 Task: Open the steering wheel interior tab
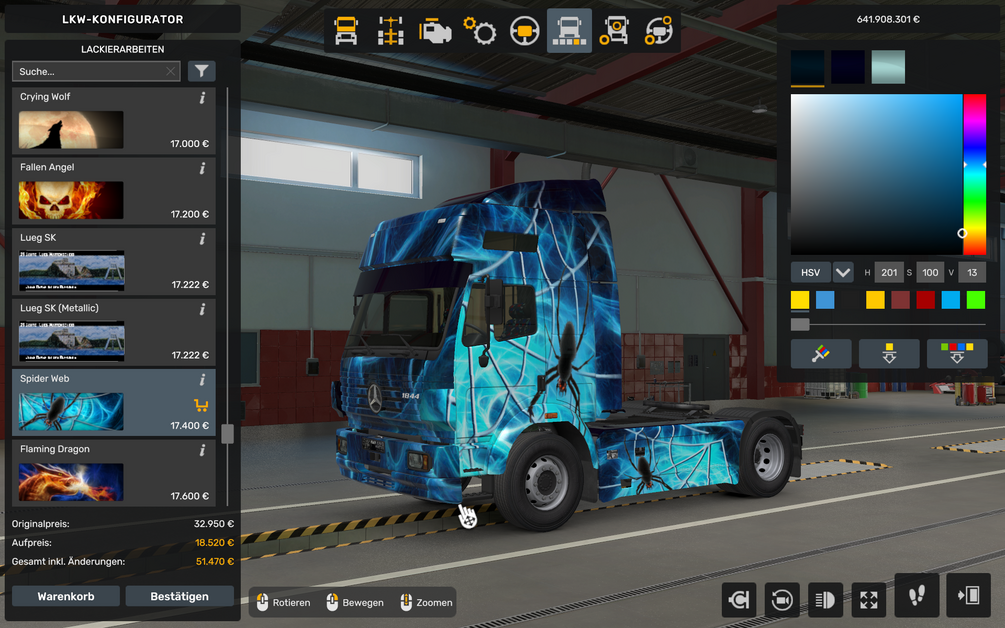point(524,32)
